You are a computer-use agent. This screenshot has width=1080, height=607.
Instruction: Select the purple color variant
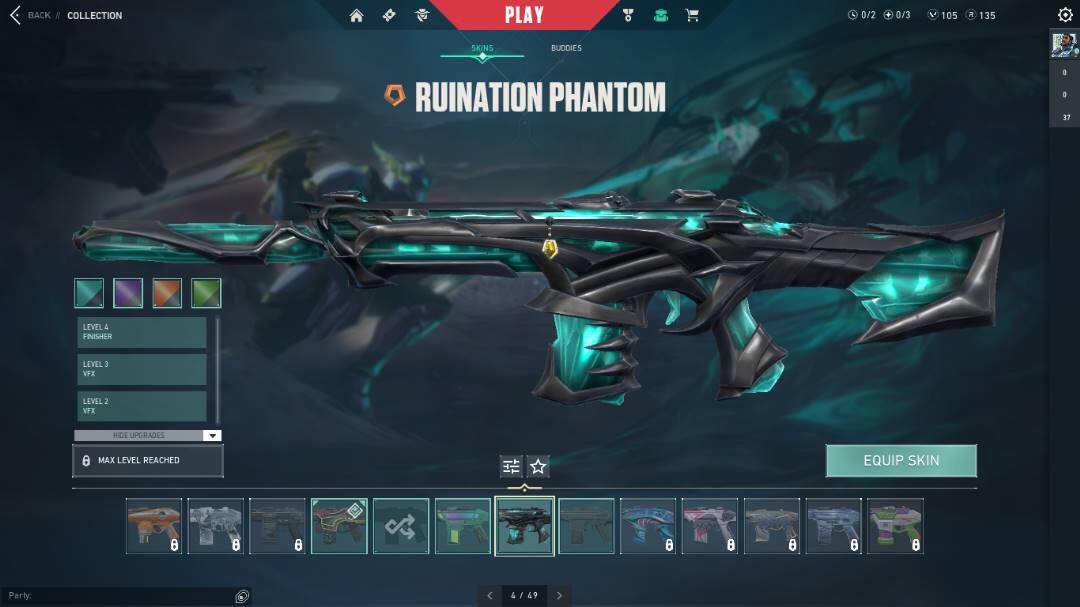click(x=128, y=293)
